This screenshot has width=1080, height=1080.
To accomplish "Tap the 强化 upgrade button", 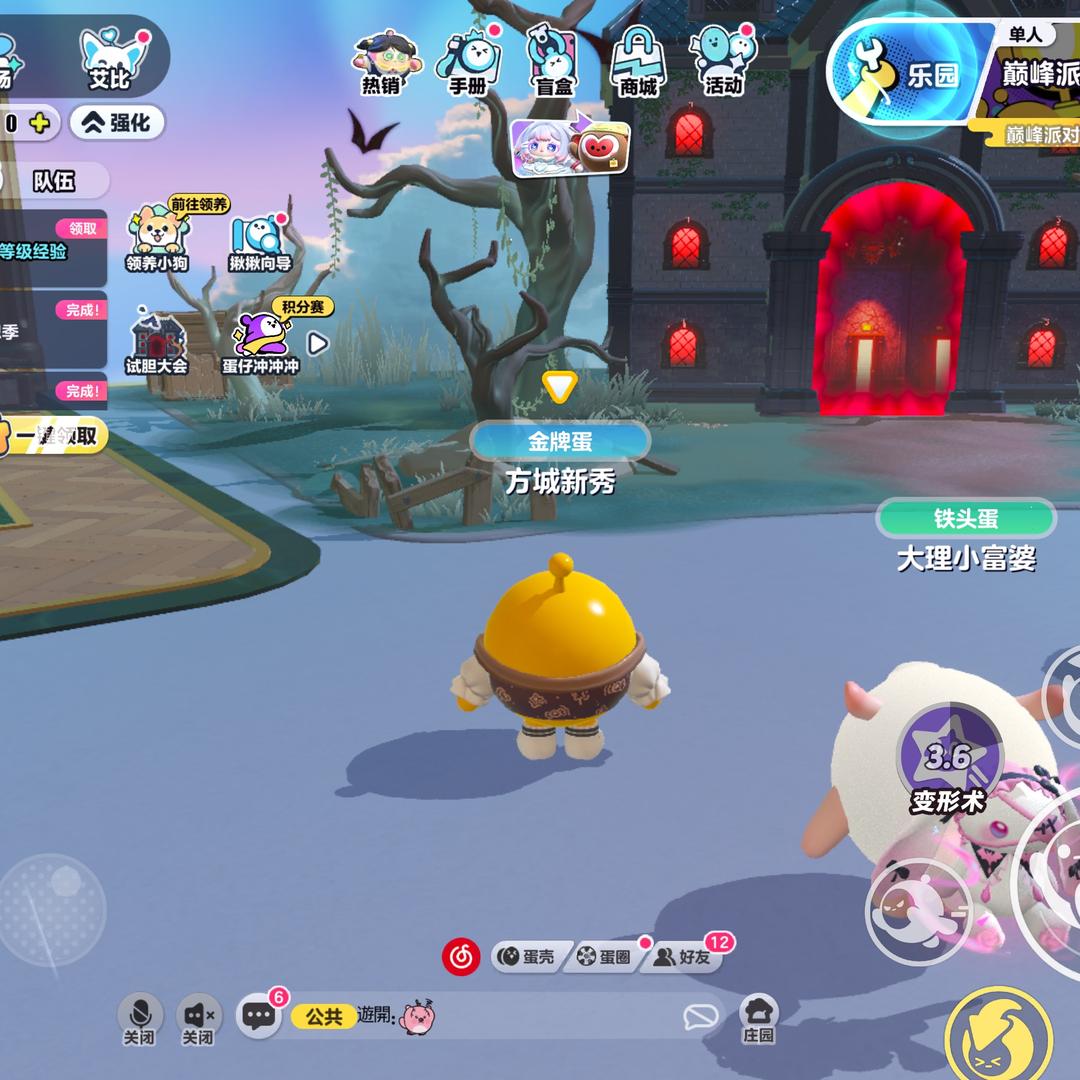I will (x=117, y=123).
